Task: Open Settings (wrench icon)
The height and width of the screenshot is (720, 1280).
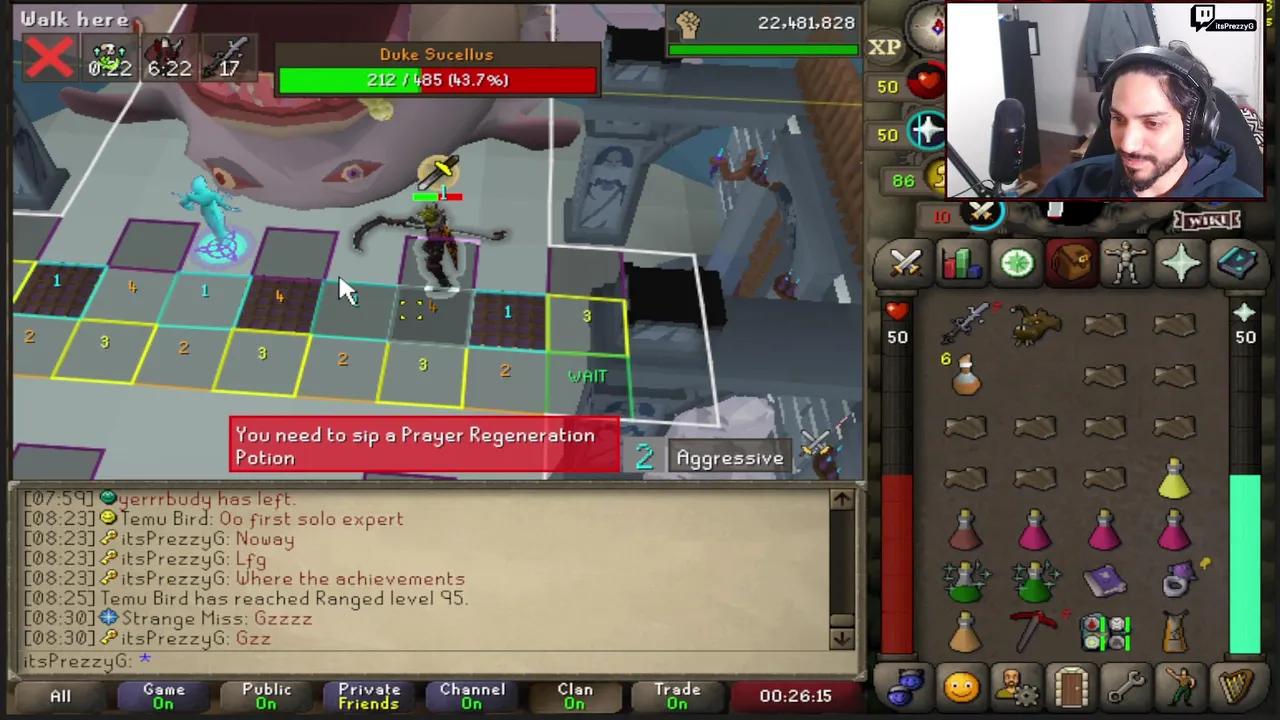Action: tap(1125, 686)
